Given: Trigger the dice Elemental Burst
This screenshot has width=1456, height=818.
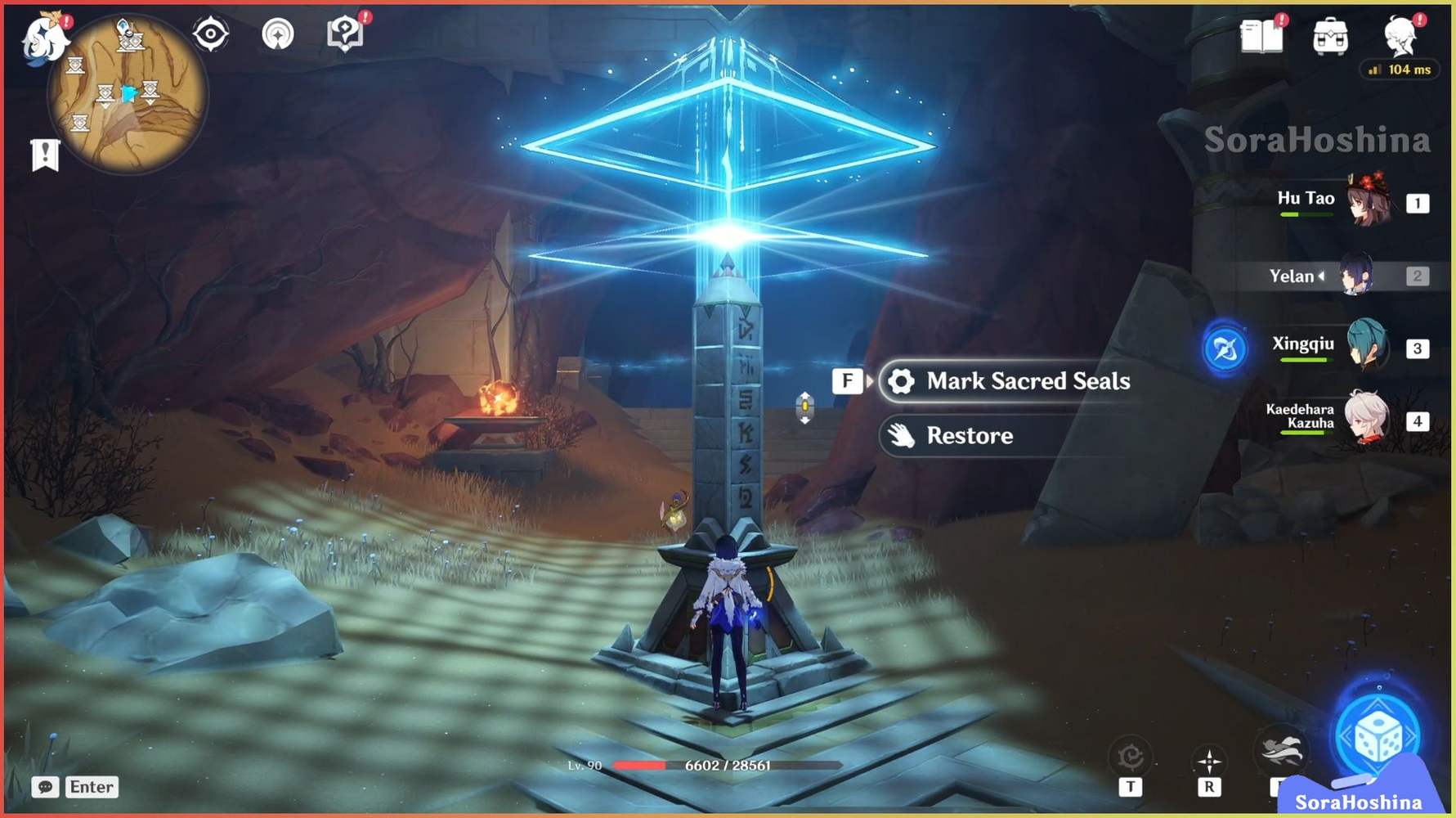Looking at the screenshot, I should (x=1378, y=735).
